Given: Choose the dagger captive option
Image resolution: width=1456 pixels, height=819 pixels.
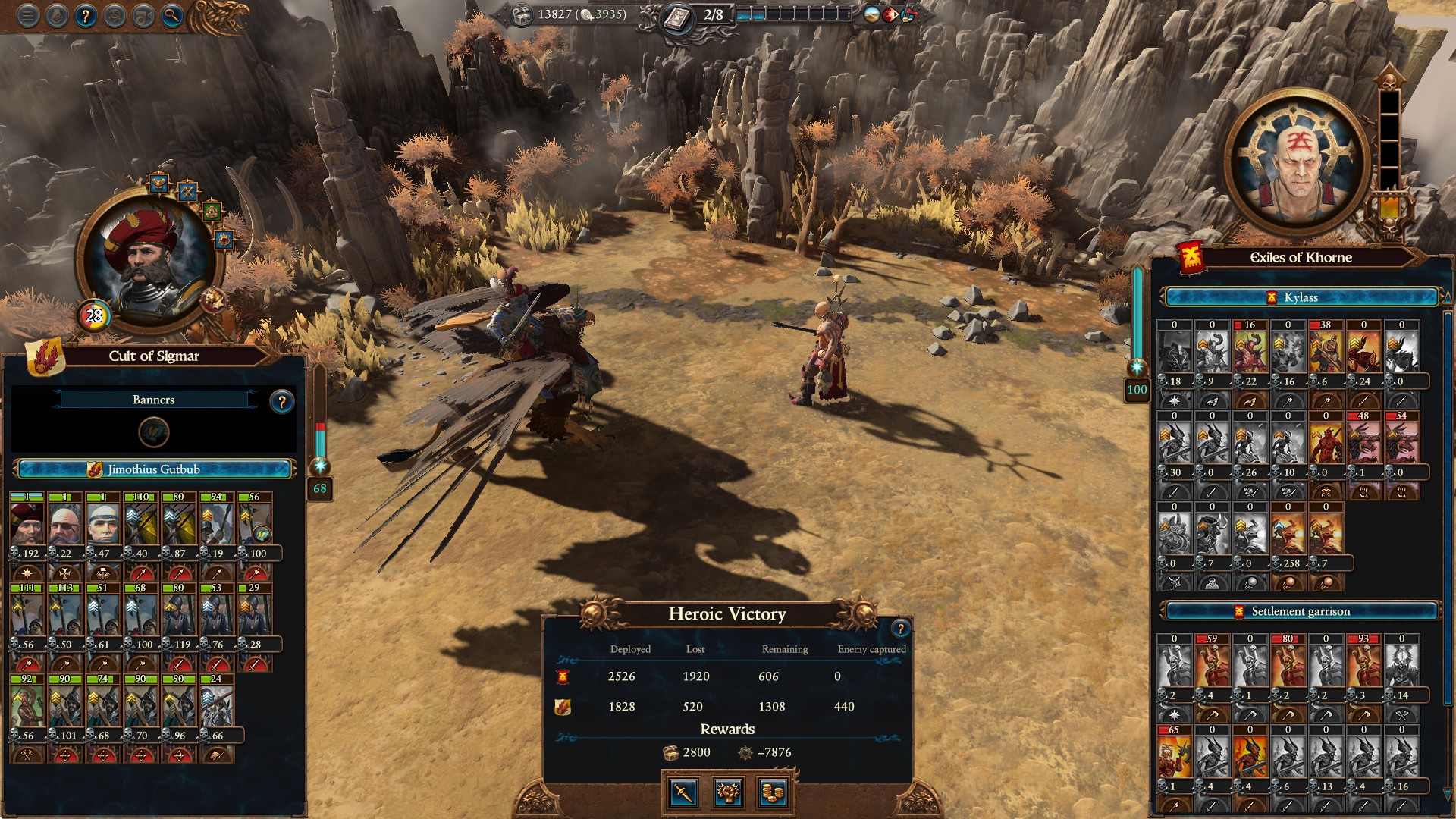Looking at the screenshot, I should 683,792.
